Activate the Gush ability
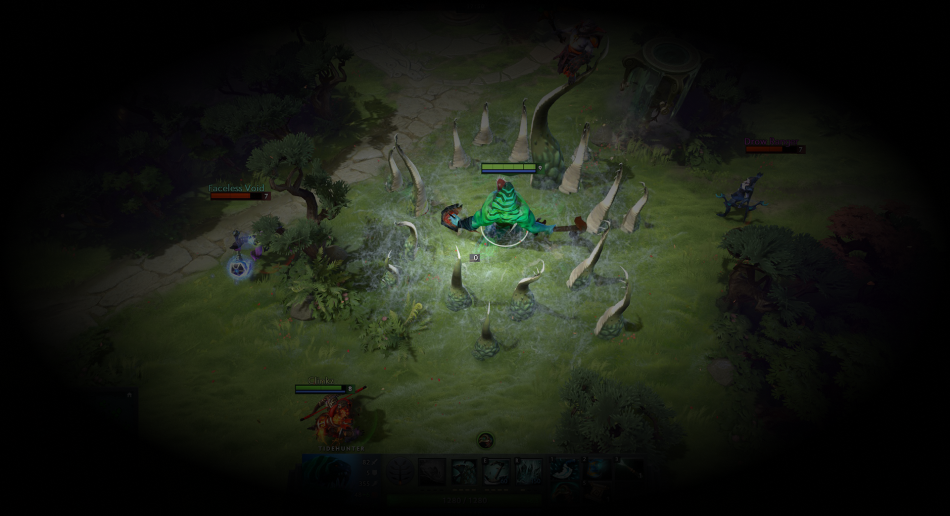The image size is (950, 516). (x=432, y=472)
